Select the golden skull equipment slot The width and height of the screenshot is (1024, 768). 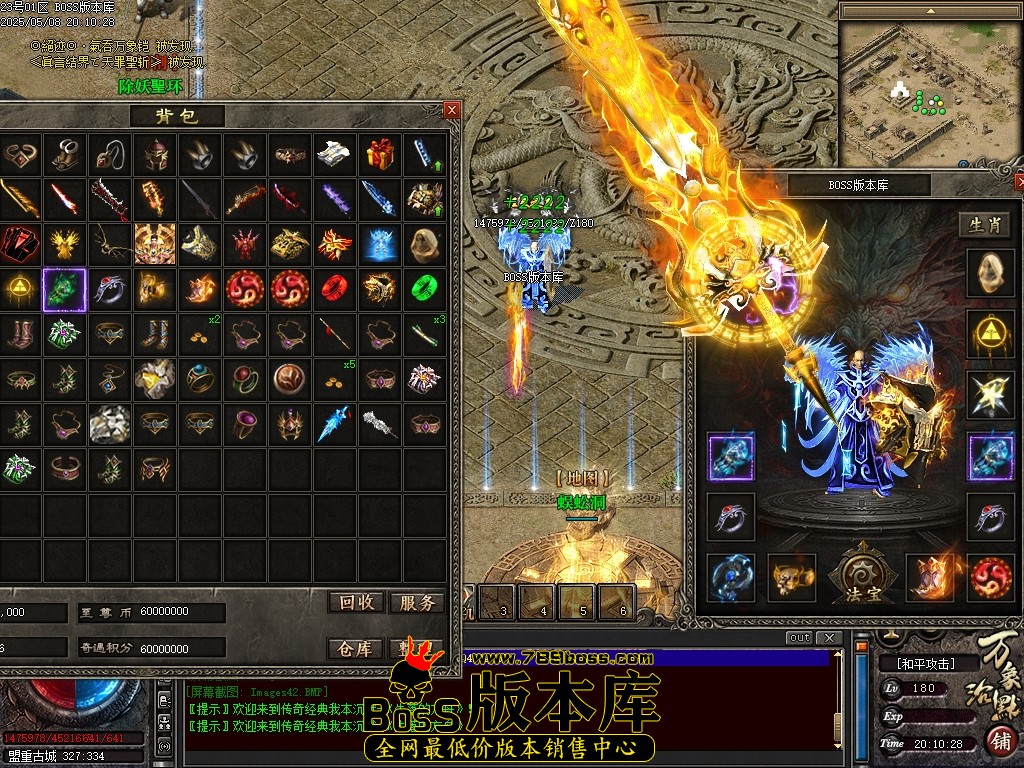[792, 578]
